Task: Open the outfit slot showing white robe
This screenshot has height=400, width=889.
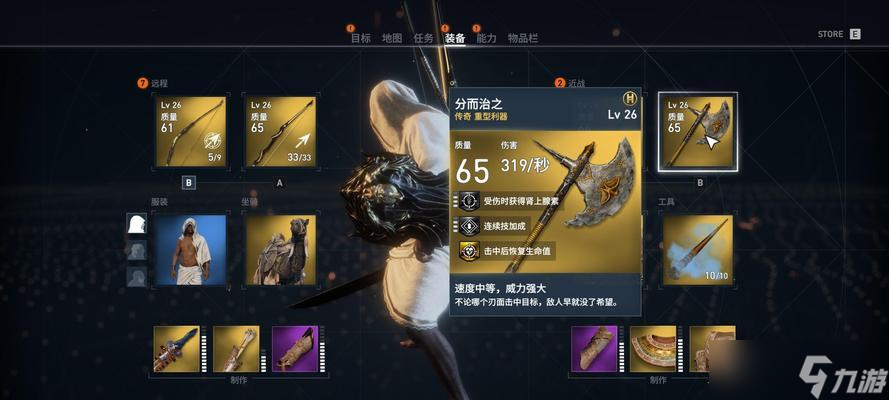Action: (x=190, y=249)
